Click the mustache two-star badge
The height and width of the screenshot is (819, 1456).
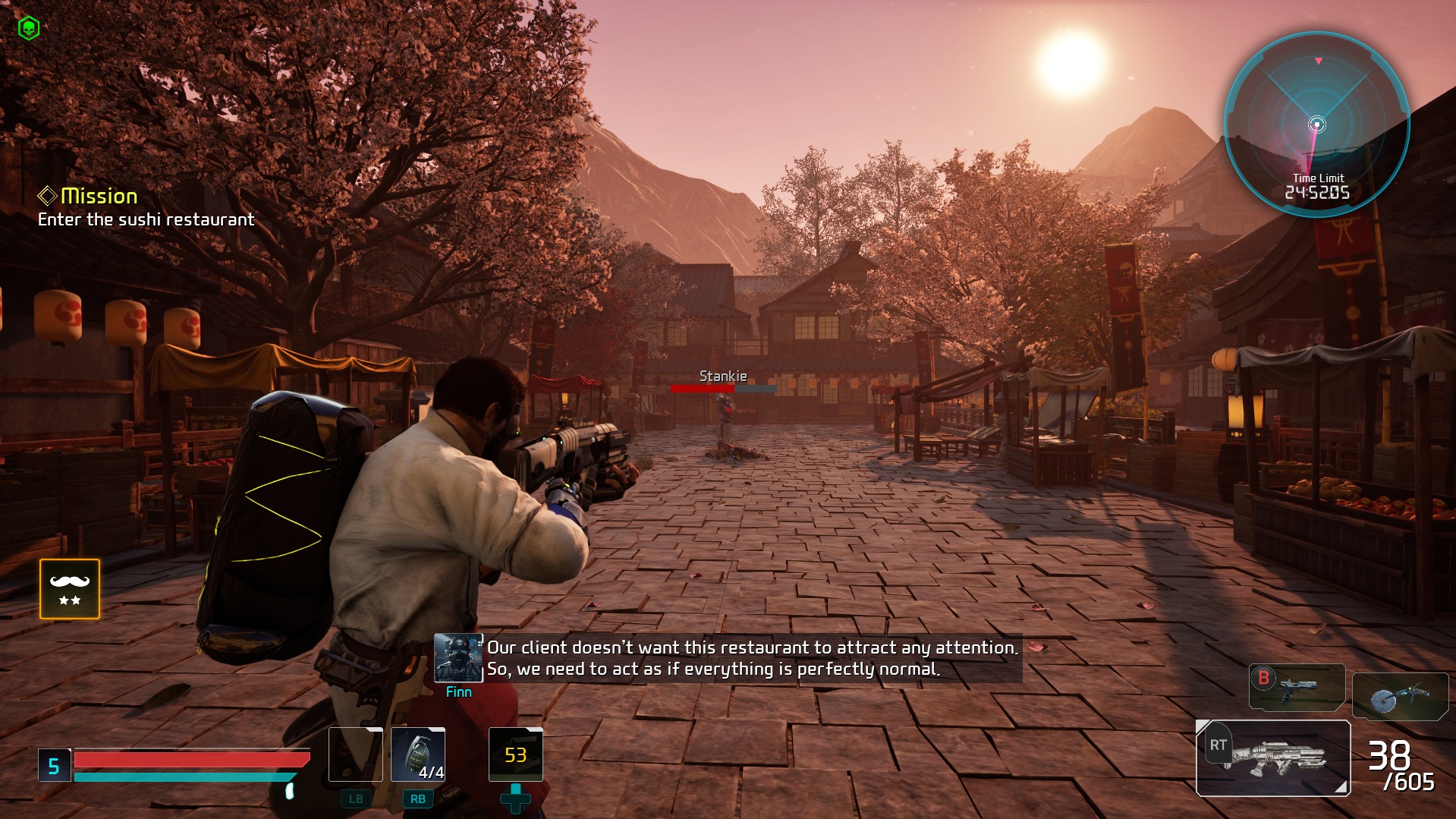70,589
